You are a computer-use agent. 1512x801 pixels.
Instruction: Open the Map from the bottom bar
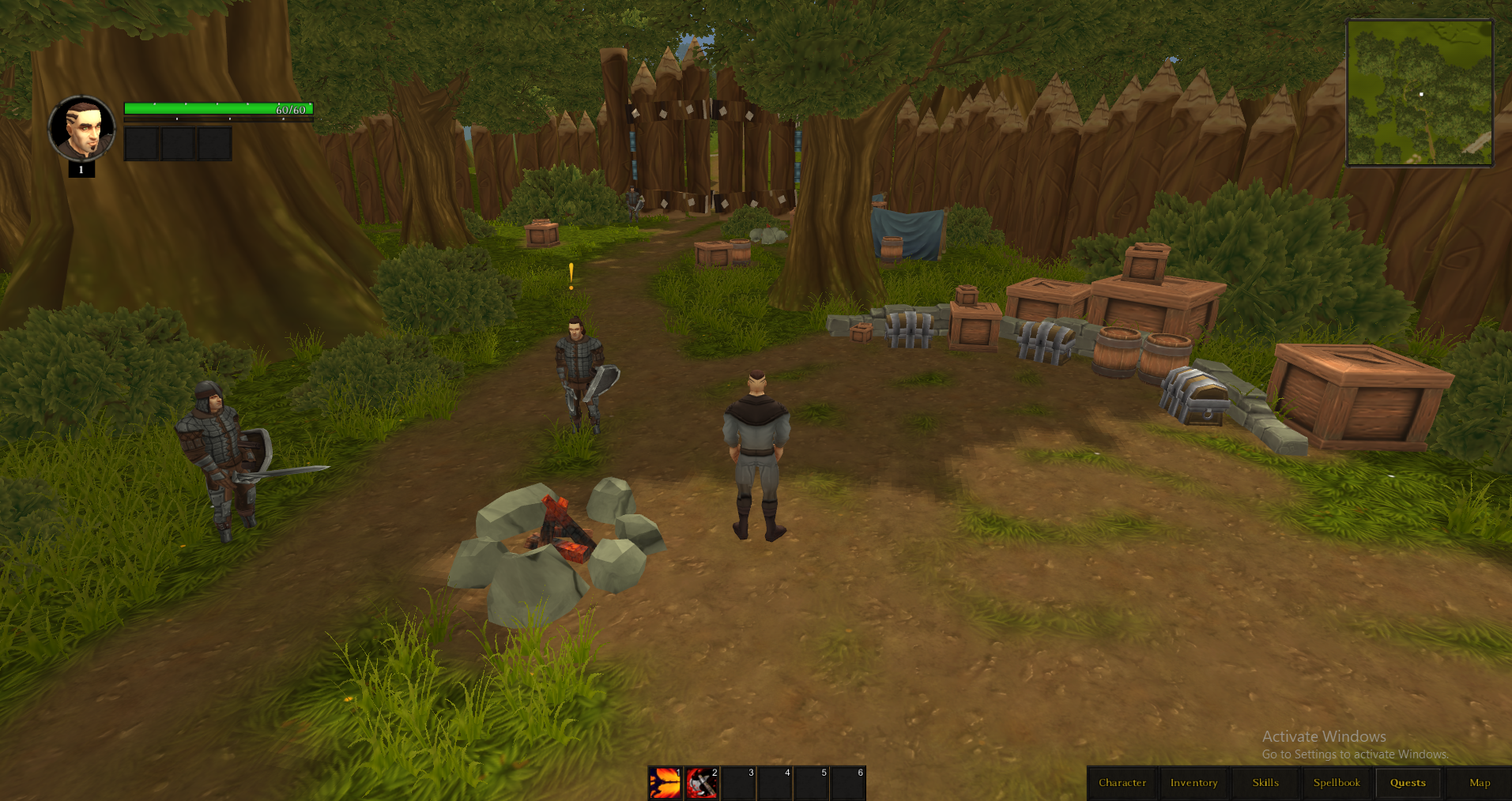[x=1480, y=783]
